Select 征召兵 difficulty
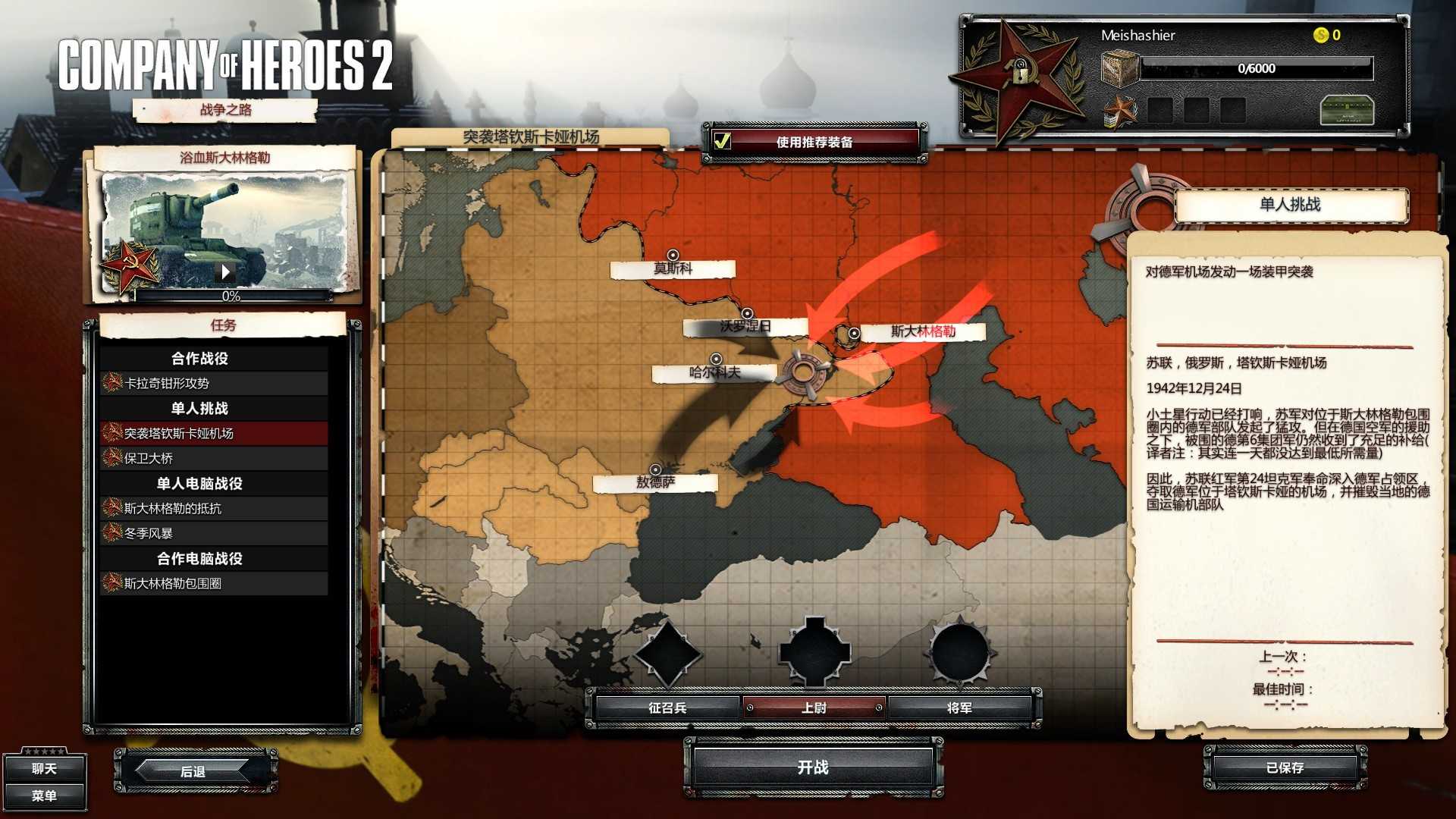The image size is (1456, 819). click(667, 708)
